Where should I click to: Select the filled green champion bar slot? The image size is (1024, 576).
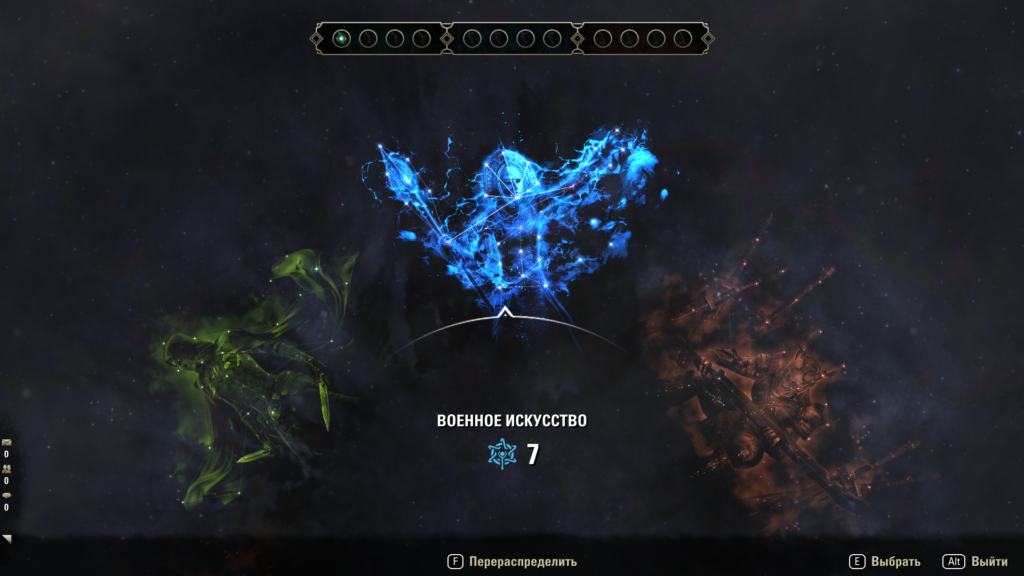click(342, 39)
